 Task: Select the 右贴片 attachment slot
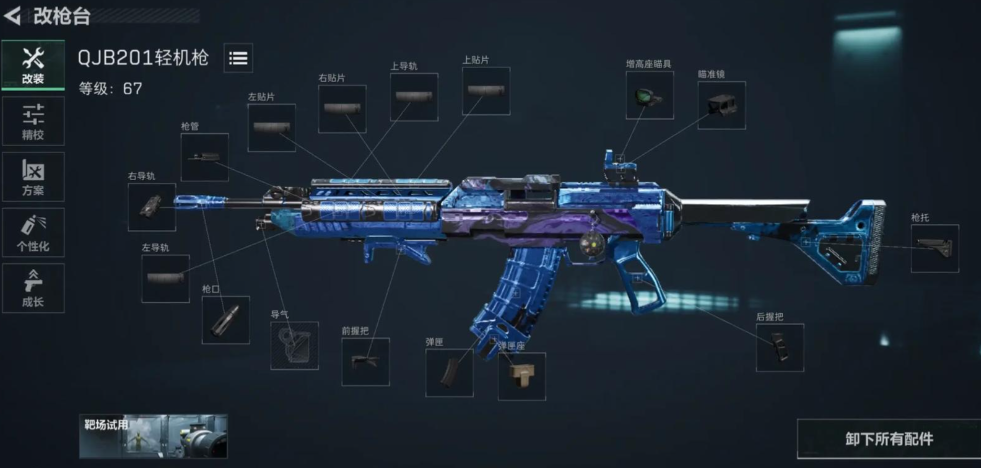pos(342,109)
